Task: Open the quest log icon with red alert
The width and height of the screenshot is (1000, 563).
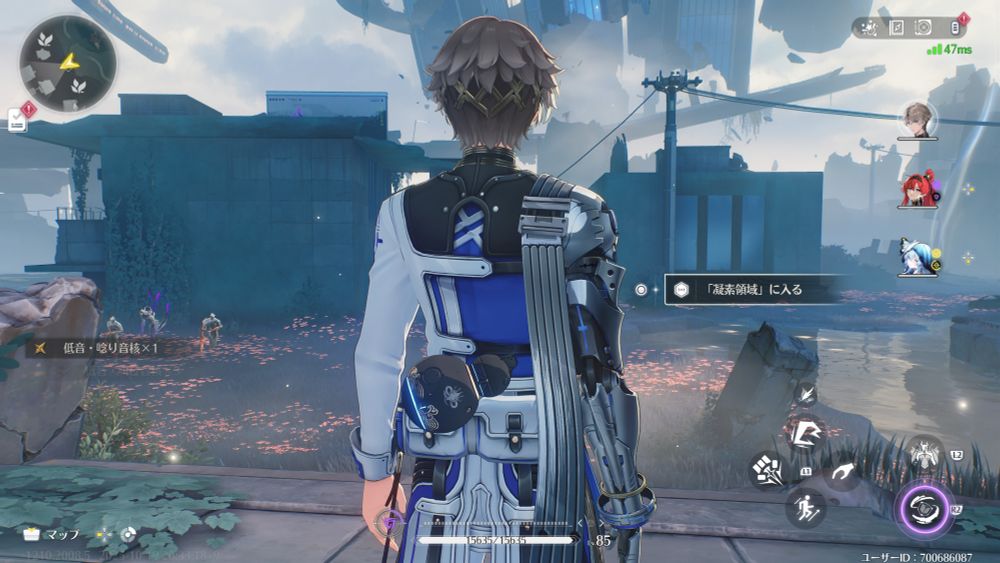Action: (x=17, y=120)
